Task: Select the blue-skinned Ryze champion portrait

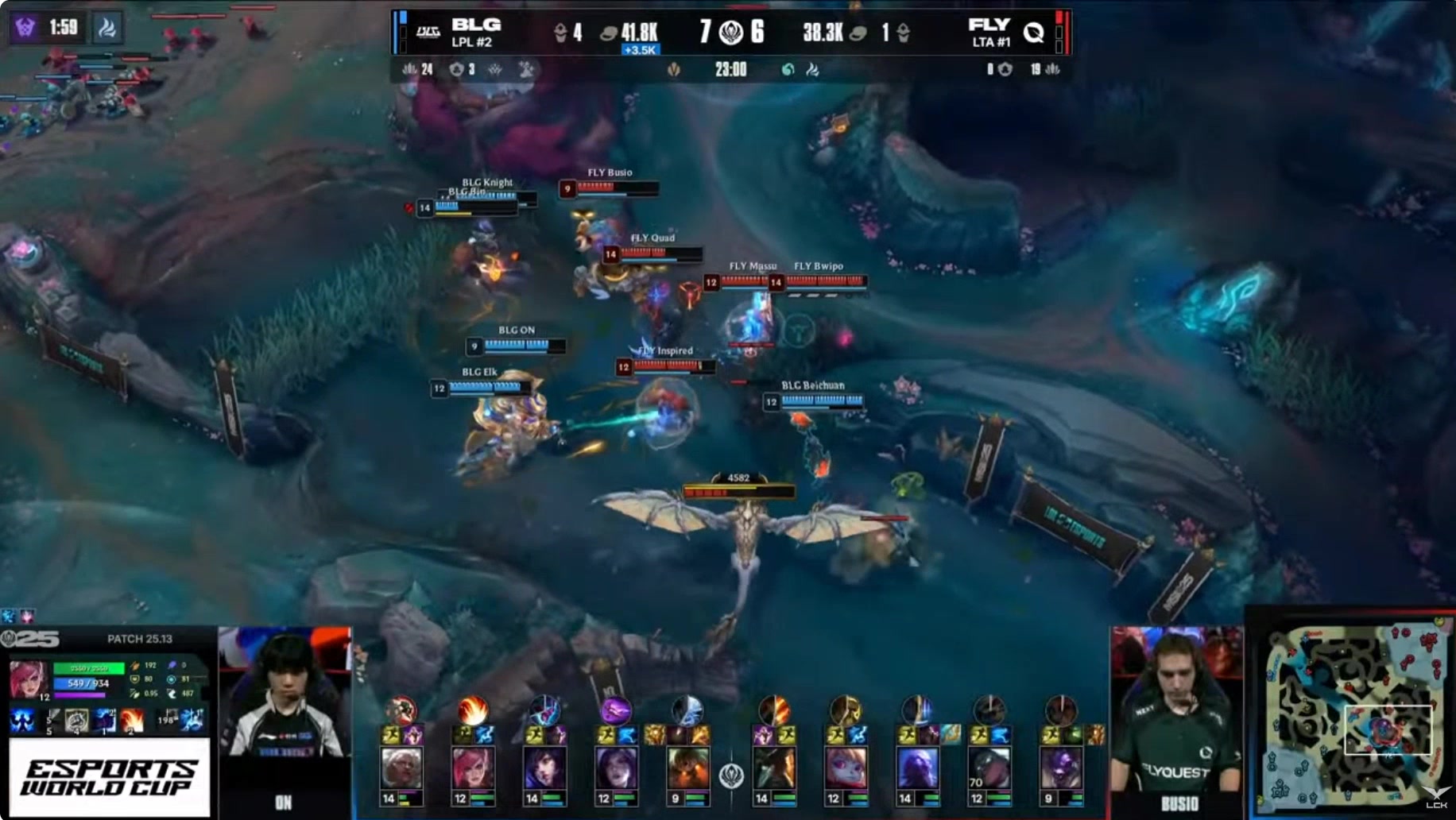Action: [x=917, y=769]
